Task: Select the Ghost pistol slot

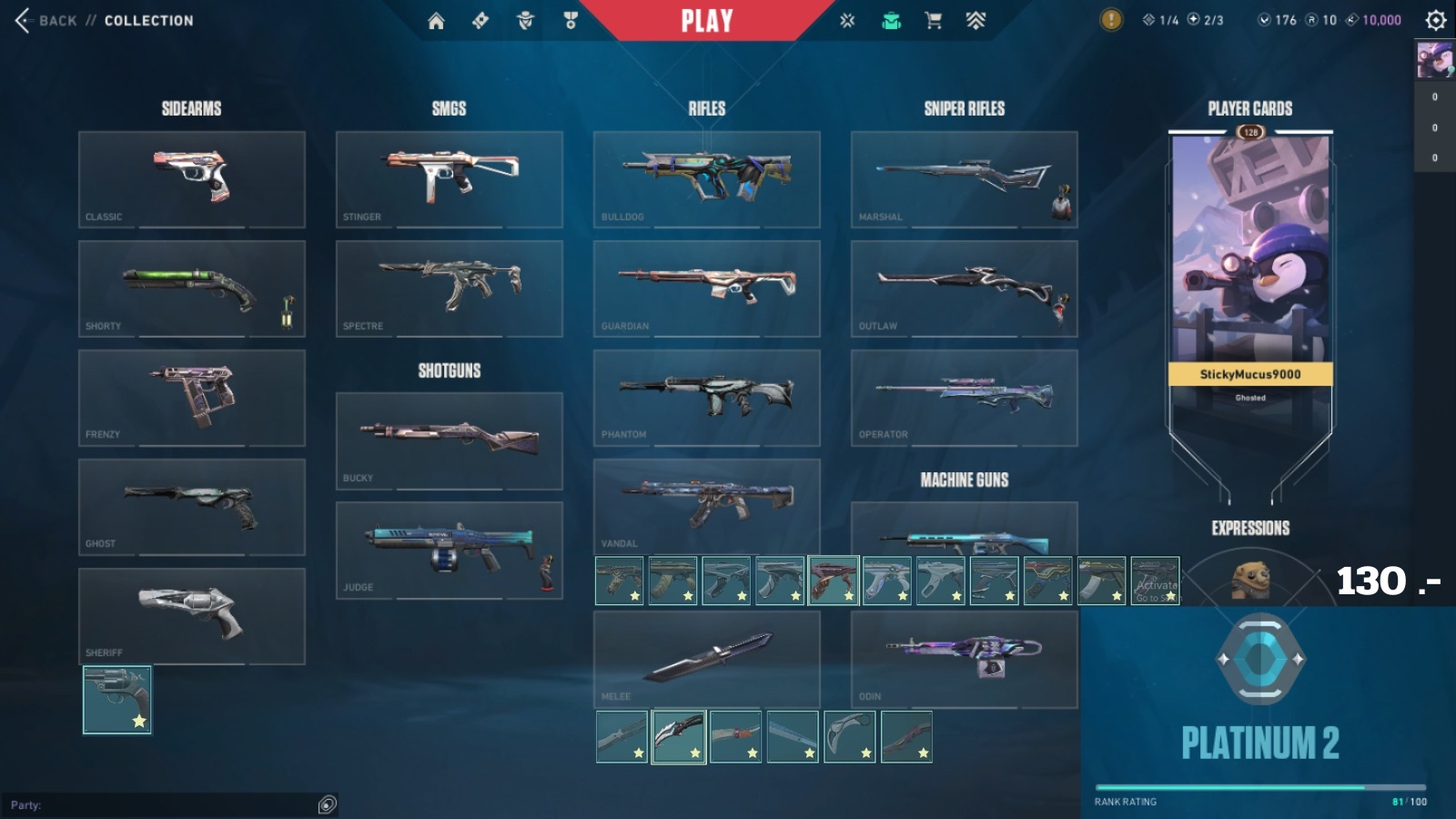Action: pyautogui.click(x=191, y=507)
